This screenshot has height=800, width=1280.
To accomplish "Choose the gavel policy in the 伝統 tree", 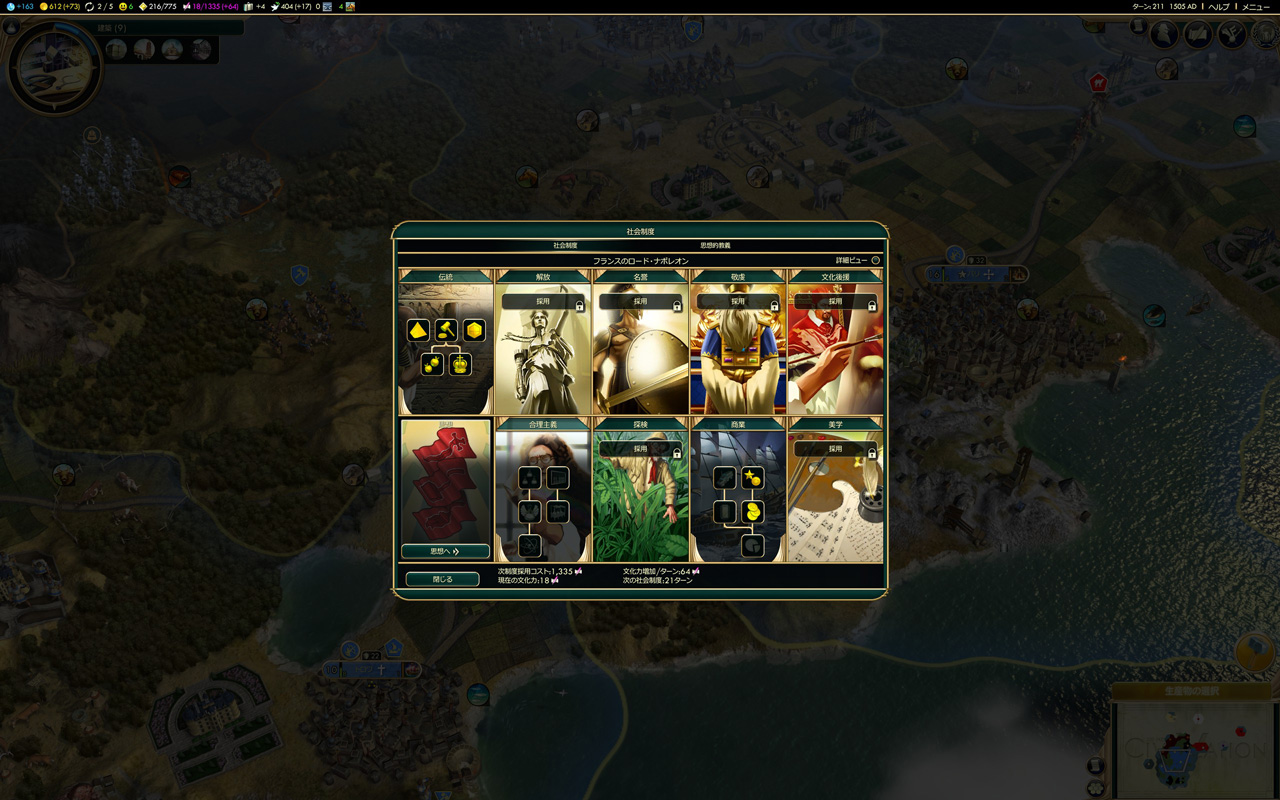I will pyautogui.click(x=446, y=330).
